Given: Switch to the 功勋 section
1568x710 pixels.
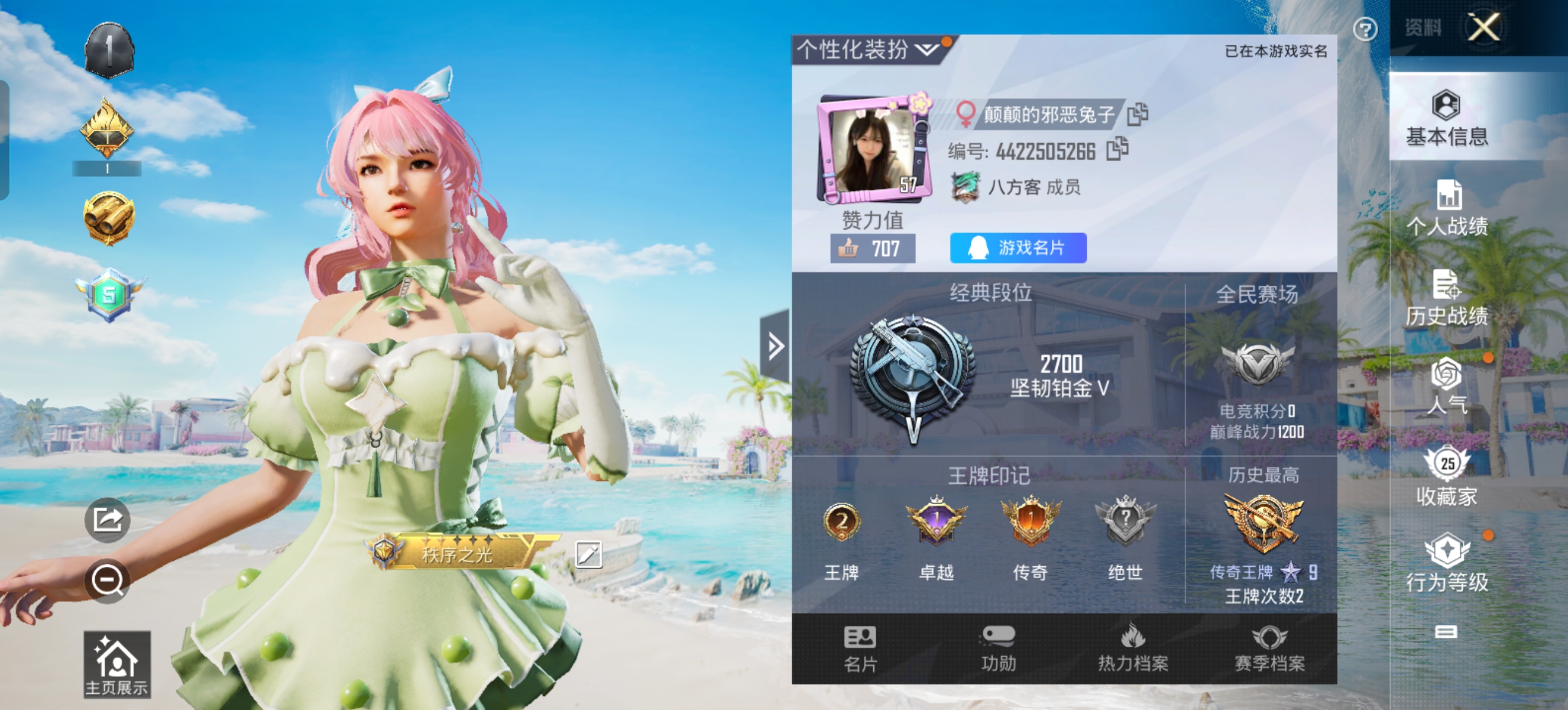Looking at the screenshot, I should 998,649.
